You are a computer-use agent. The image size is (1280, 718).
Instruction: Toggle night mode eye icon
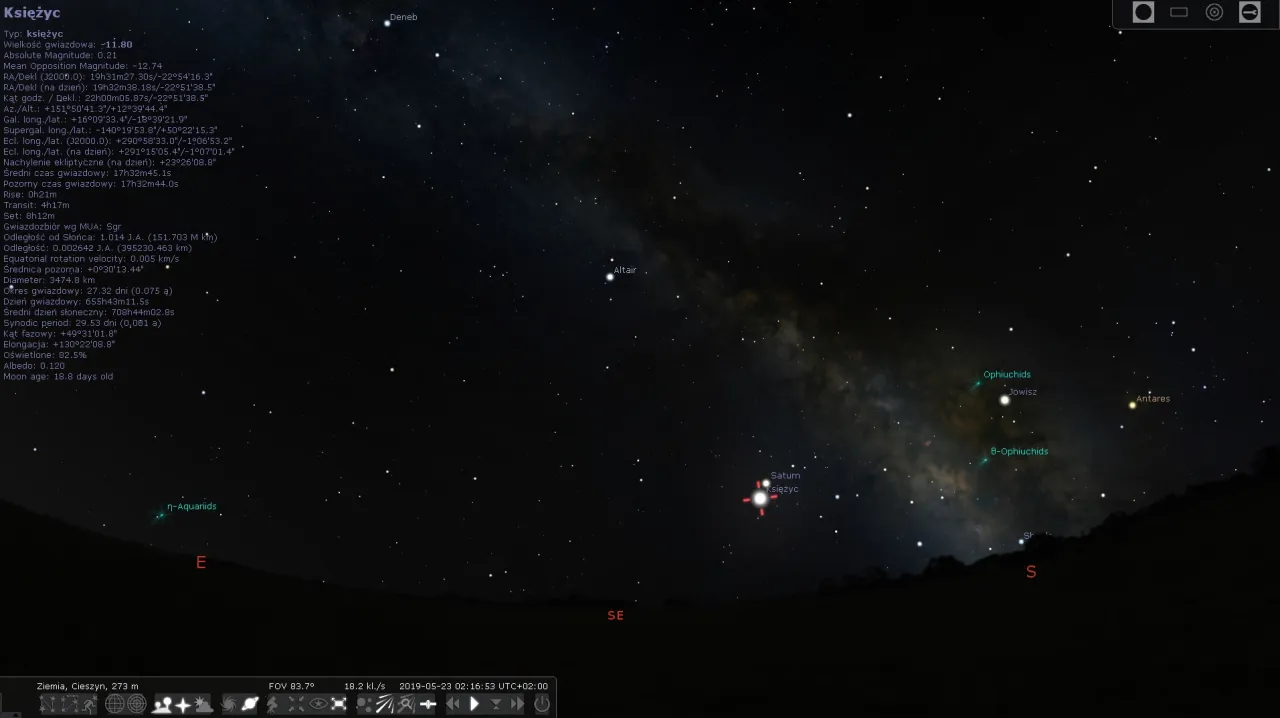click(318, 704)
